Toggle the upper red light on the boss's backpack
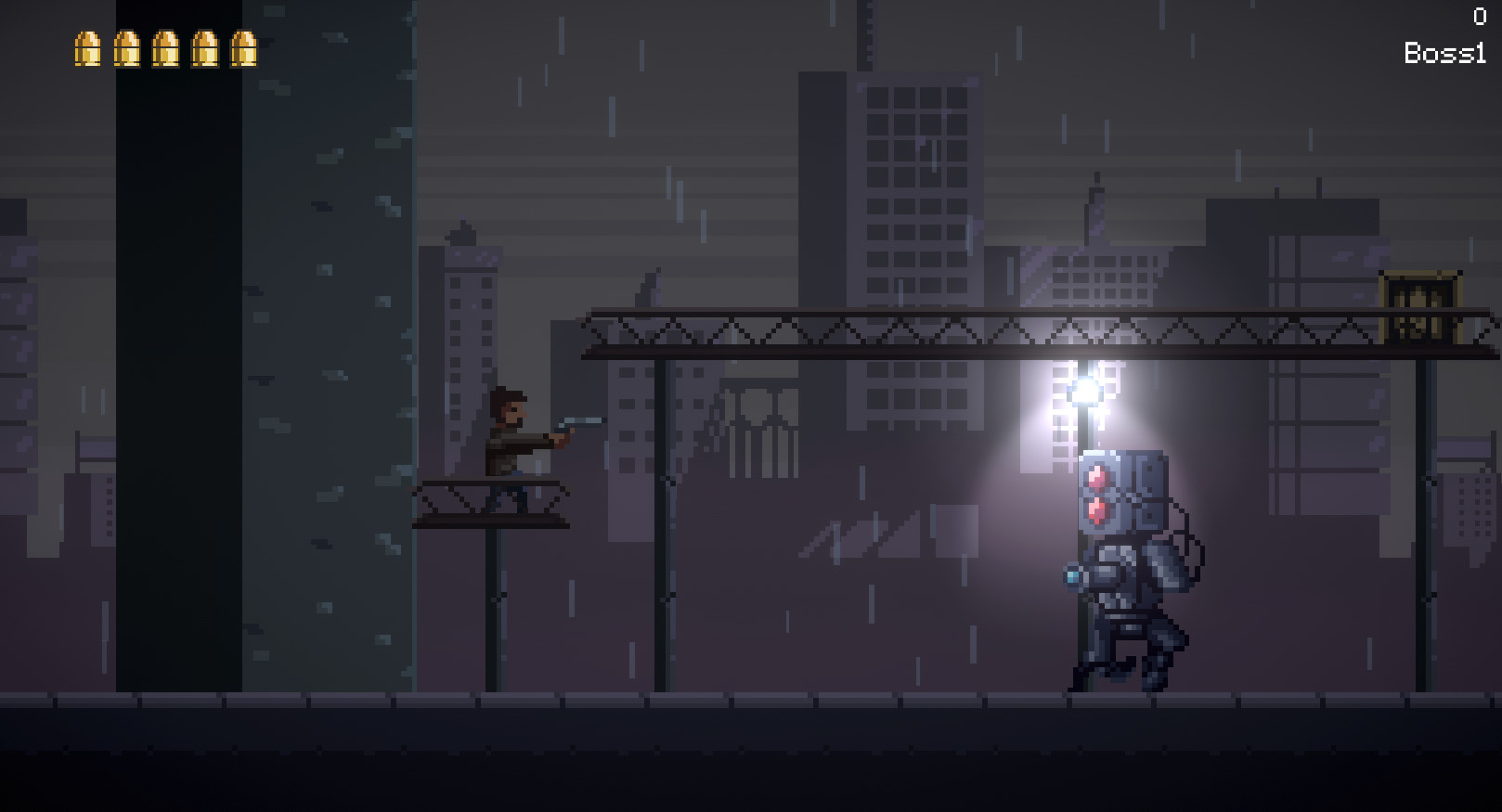Viewport: 1502px width, 812px height. [1098, 475]
